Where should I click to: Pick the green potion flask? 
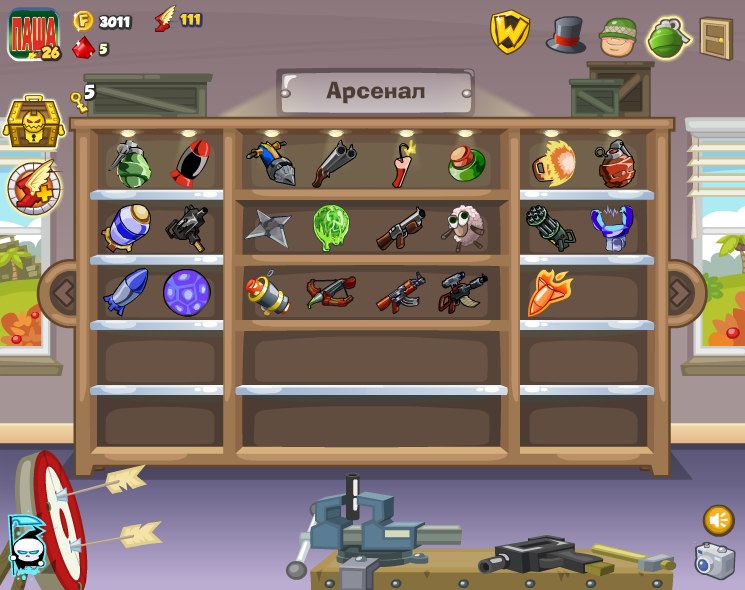466,165
